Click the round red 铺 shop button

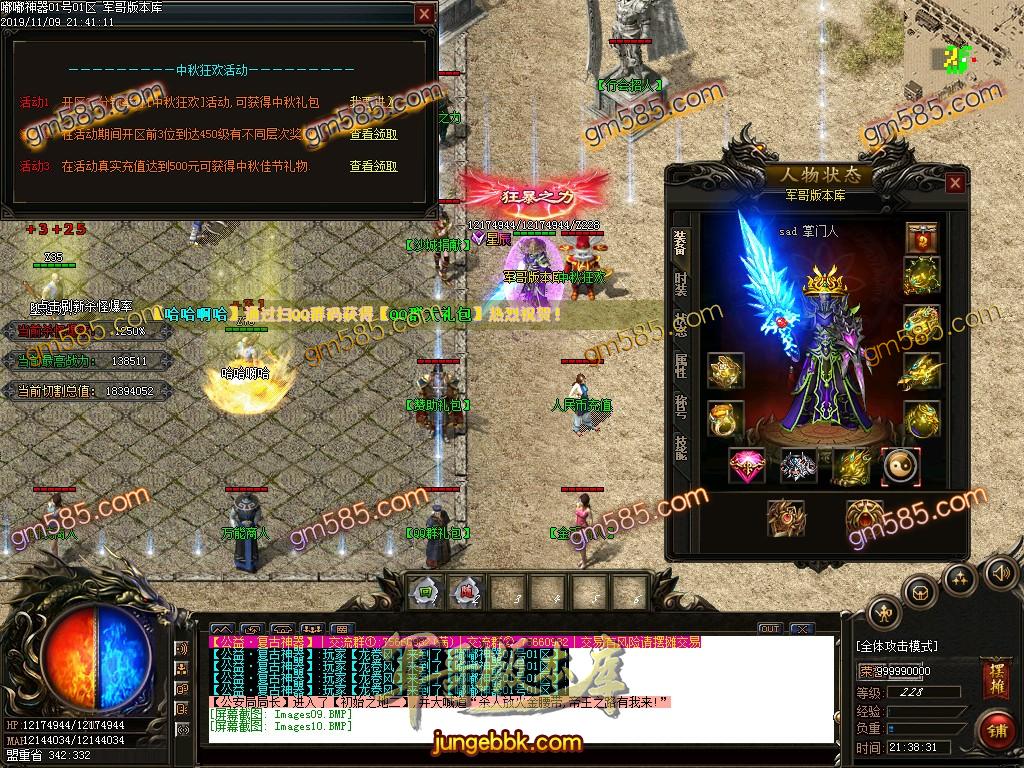tap(994, 730)
